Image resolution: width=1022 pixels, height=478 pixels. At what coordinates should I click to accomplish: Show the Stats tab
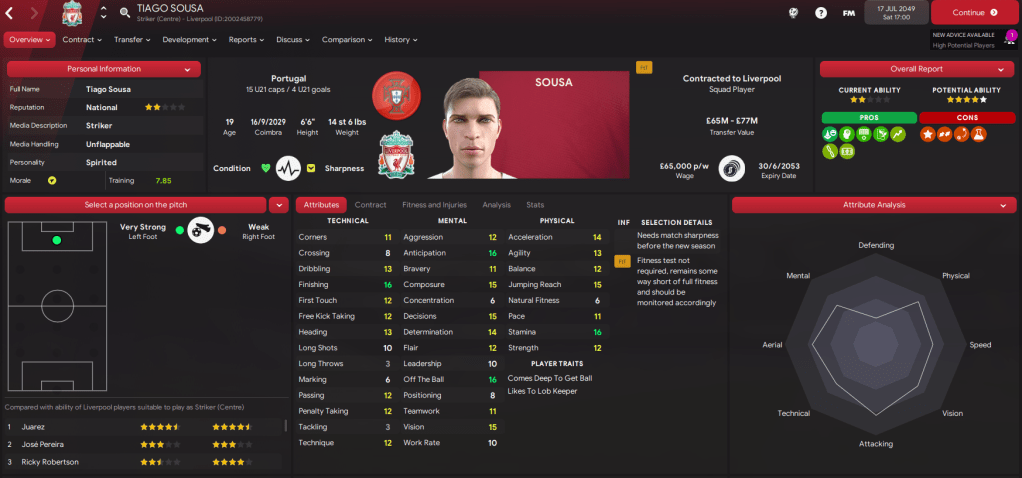point(535,205)
